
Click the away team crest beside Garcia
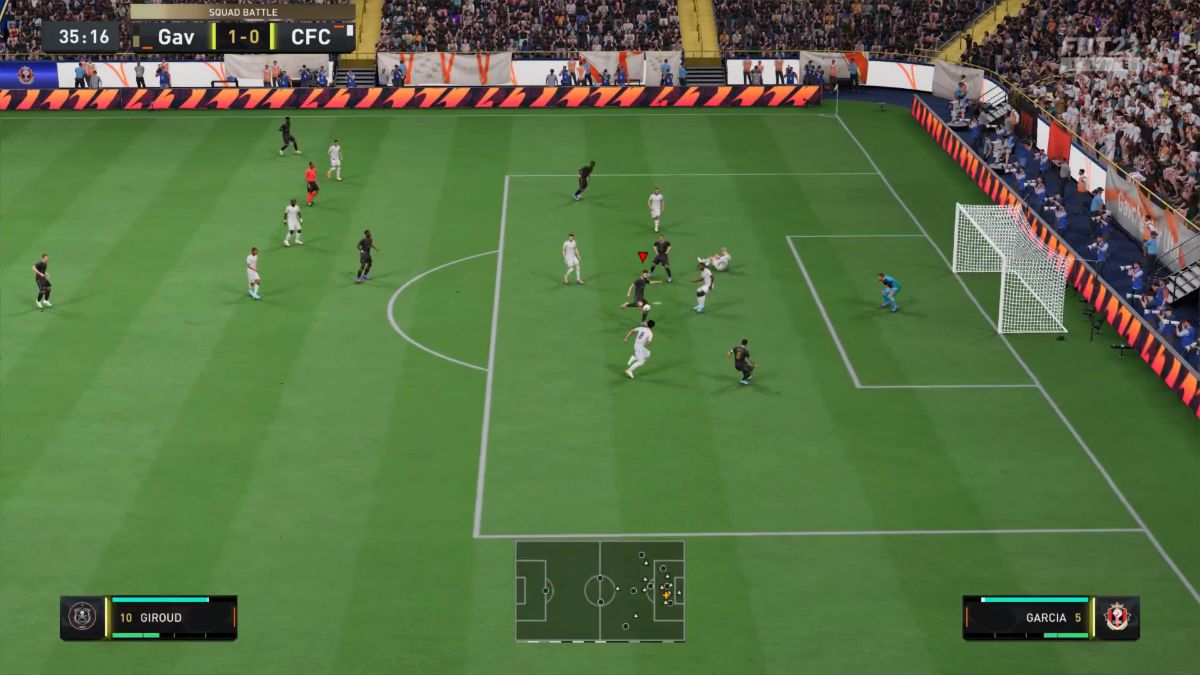pyautogui.click(x=1117, y=617)
